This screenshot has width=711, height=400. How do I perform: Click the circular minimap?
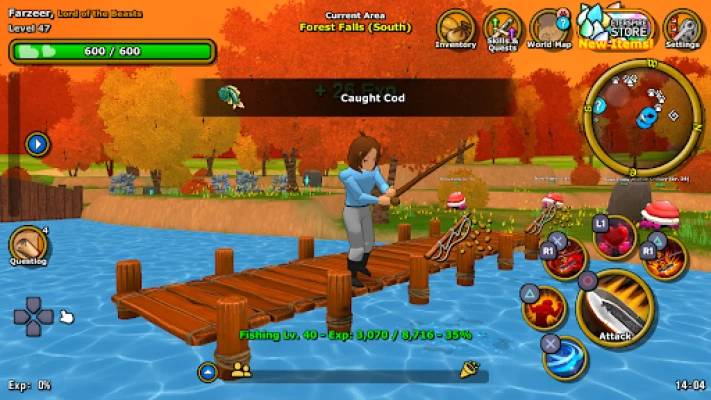(641, 113)
